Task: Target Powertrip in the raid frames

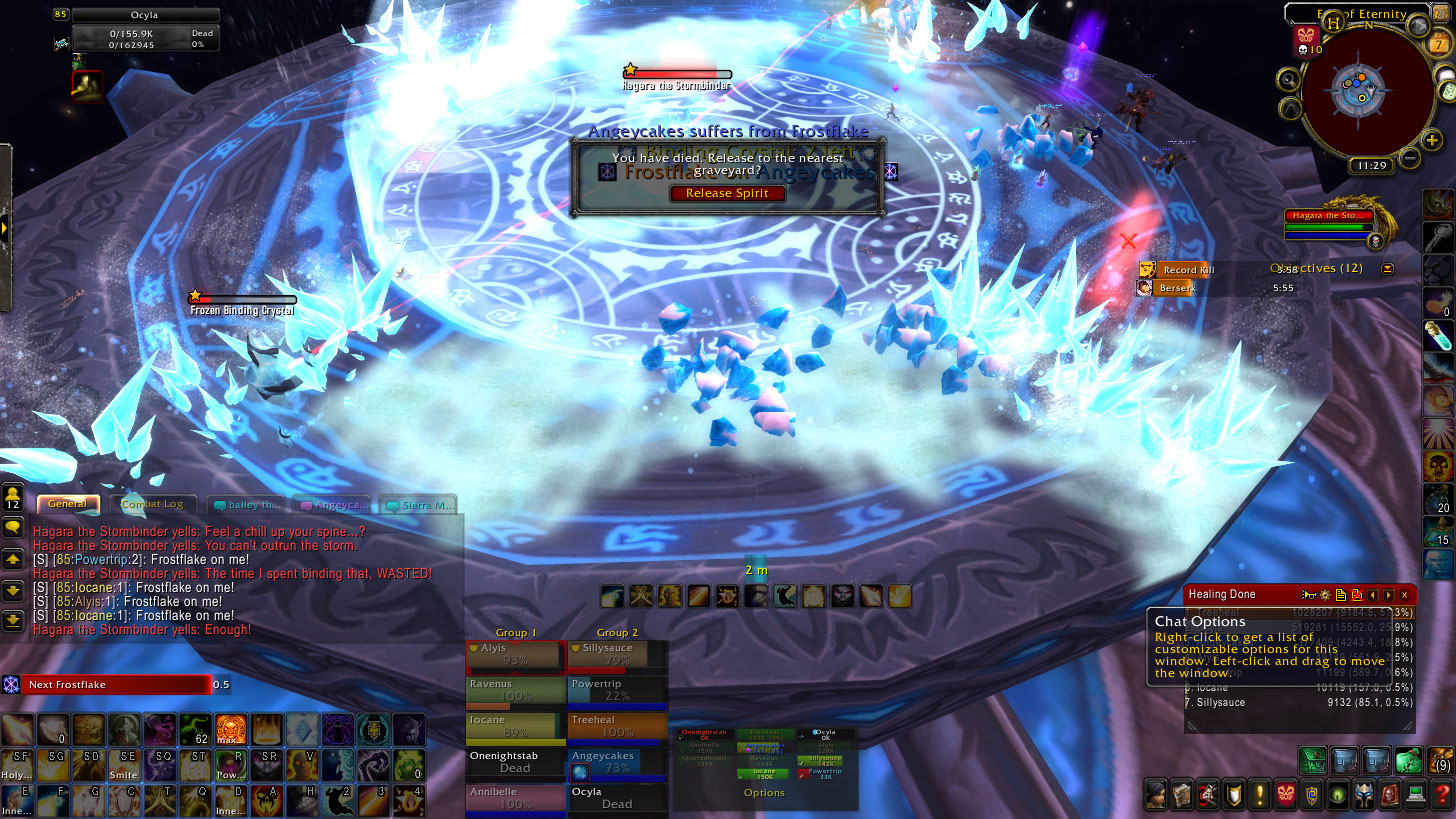Action: click(617, 690)
